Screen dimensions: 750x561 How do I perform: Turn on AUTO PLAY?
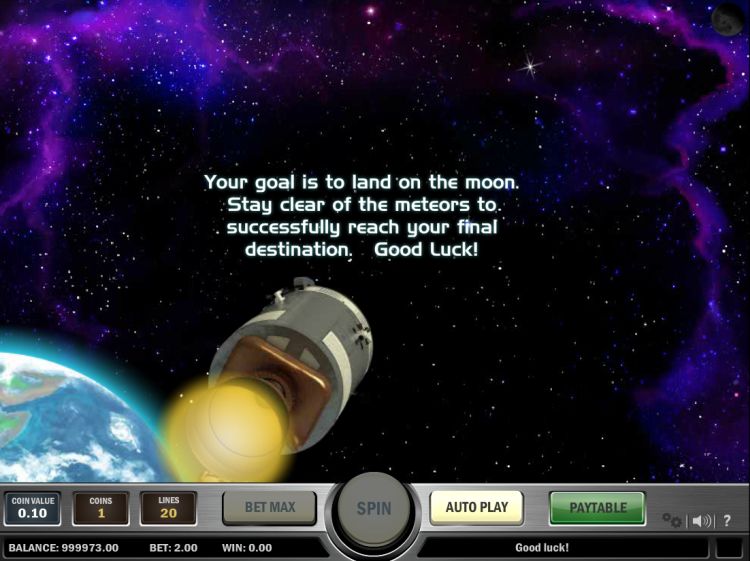click(477, 507)
